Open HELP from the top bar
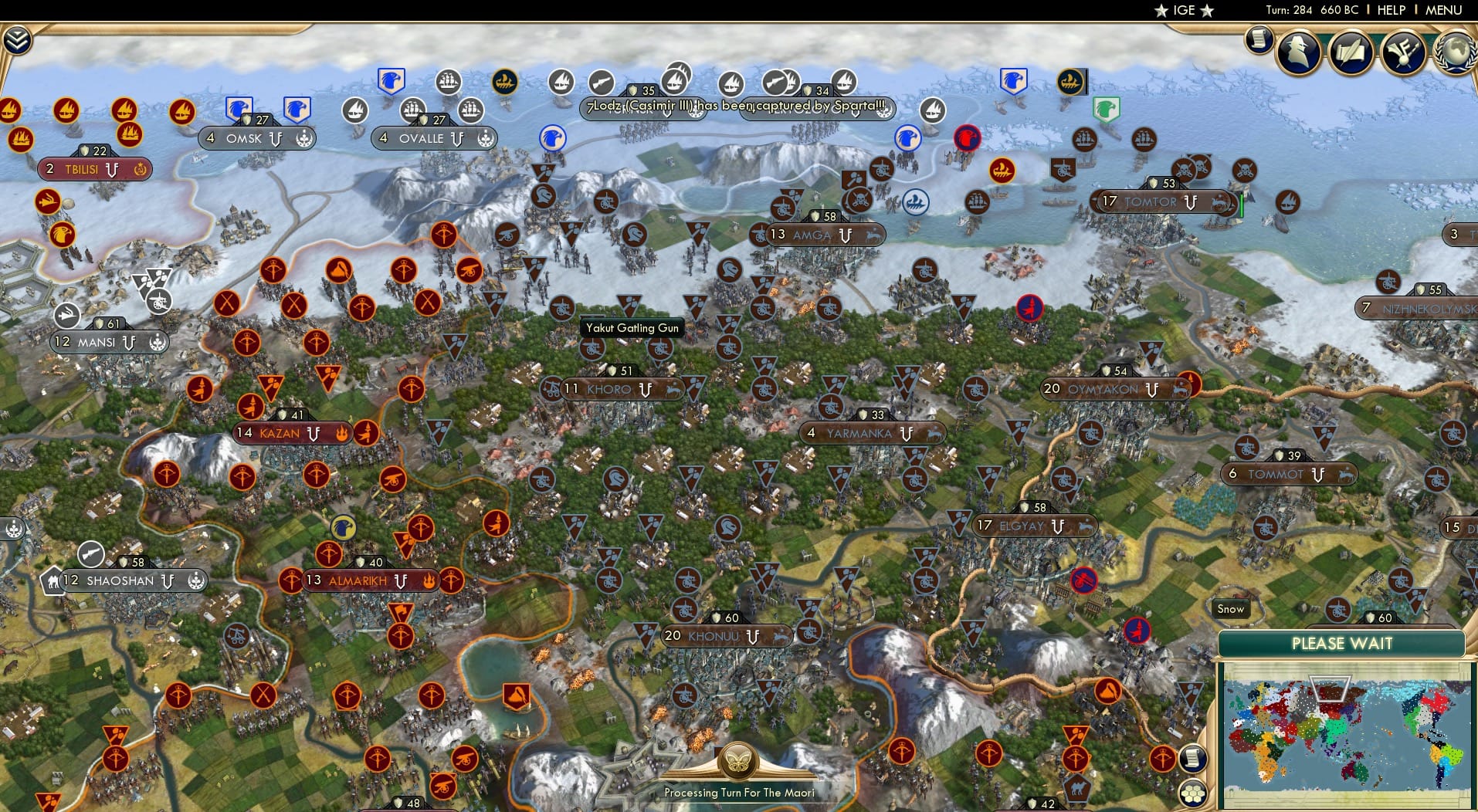 point(1390,10)
